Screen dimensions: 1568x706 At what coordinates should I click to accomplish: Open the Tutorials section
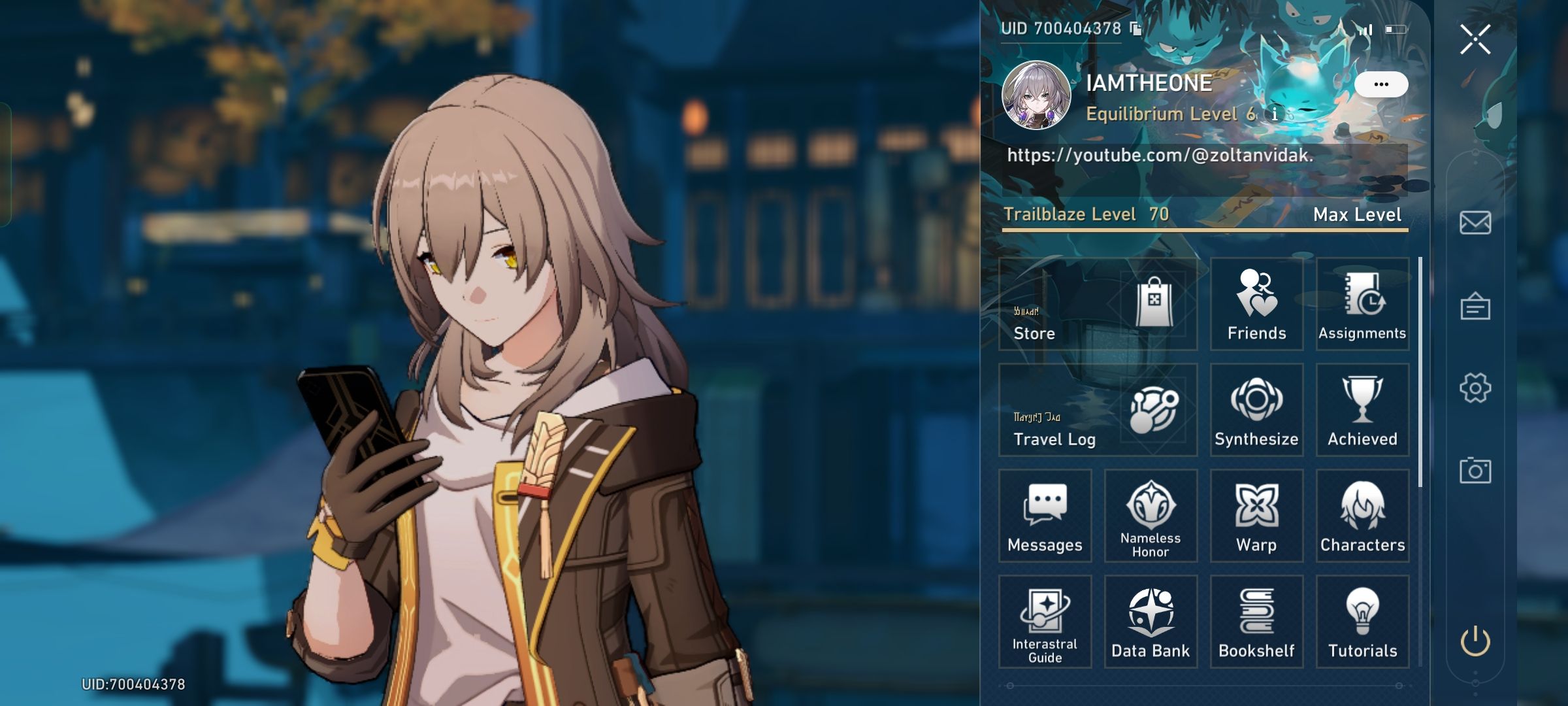1363,622
